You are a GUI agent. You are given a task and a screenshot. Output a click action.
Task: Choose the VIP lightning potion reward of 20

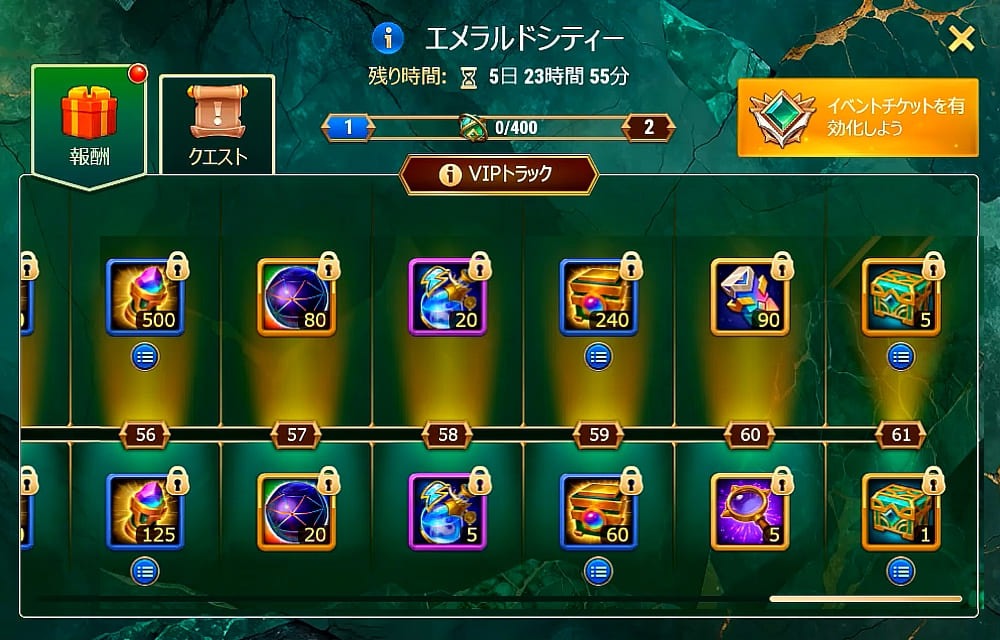pyautogui.click(x=447, y=297)
